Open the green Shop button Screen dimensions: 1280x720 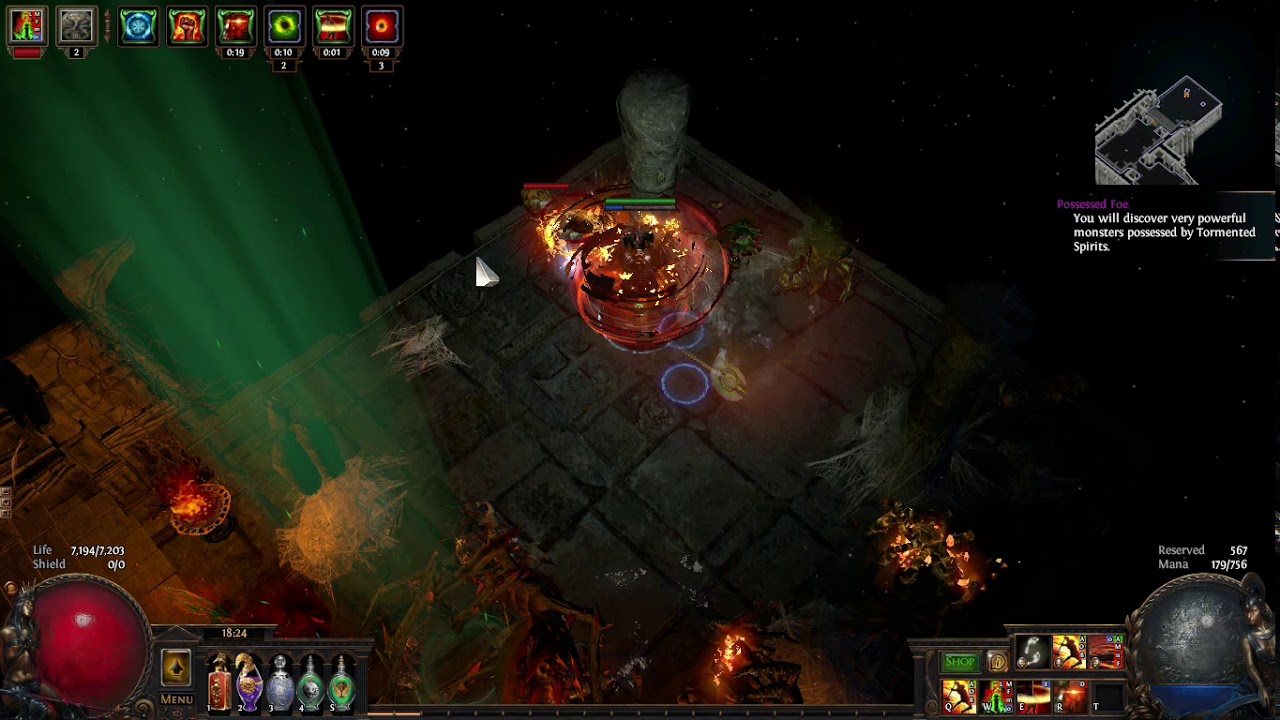tap(960, 662)
